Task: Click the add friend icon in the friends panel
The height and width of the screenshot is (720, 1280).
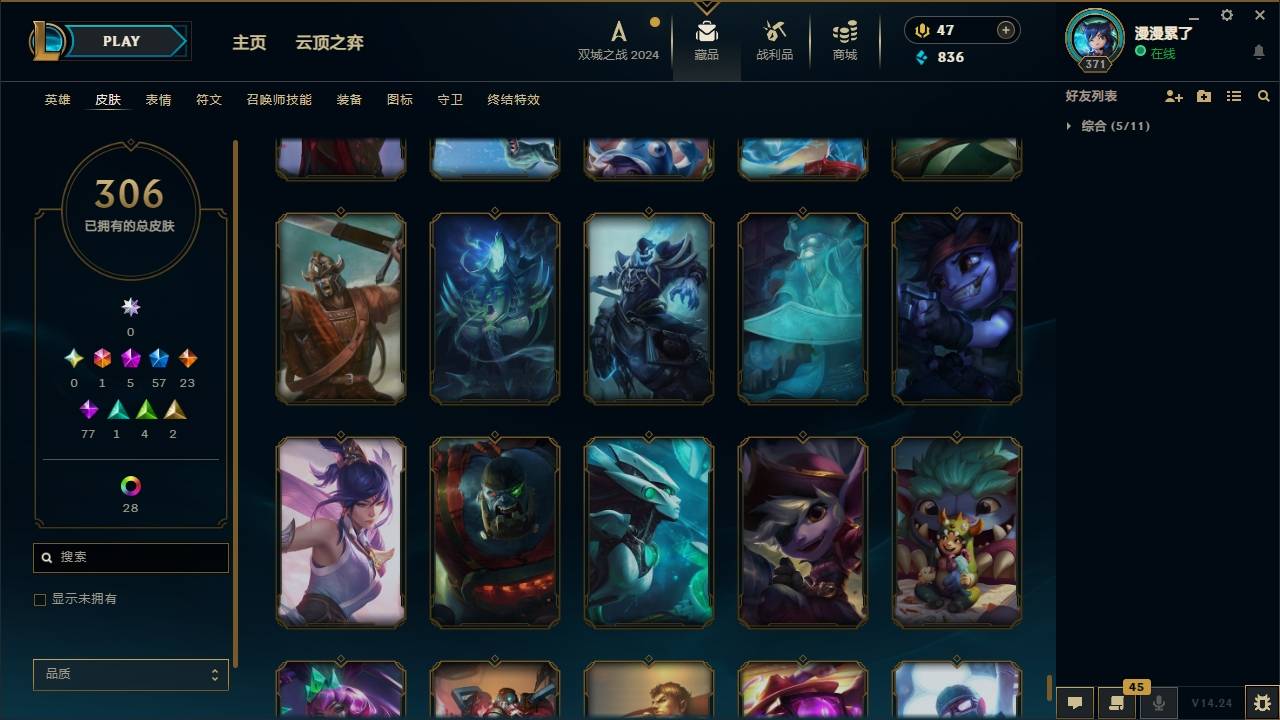Action: coord(1174,96)
